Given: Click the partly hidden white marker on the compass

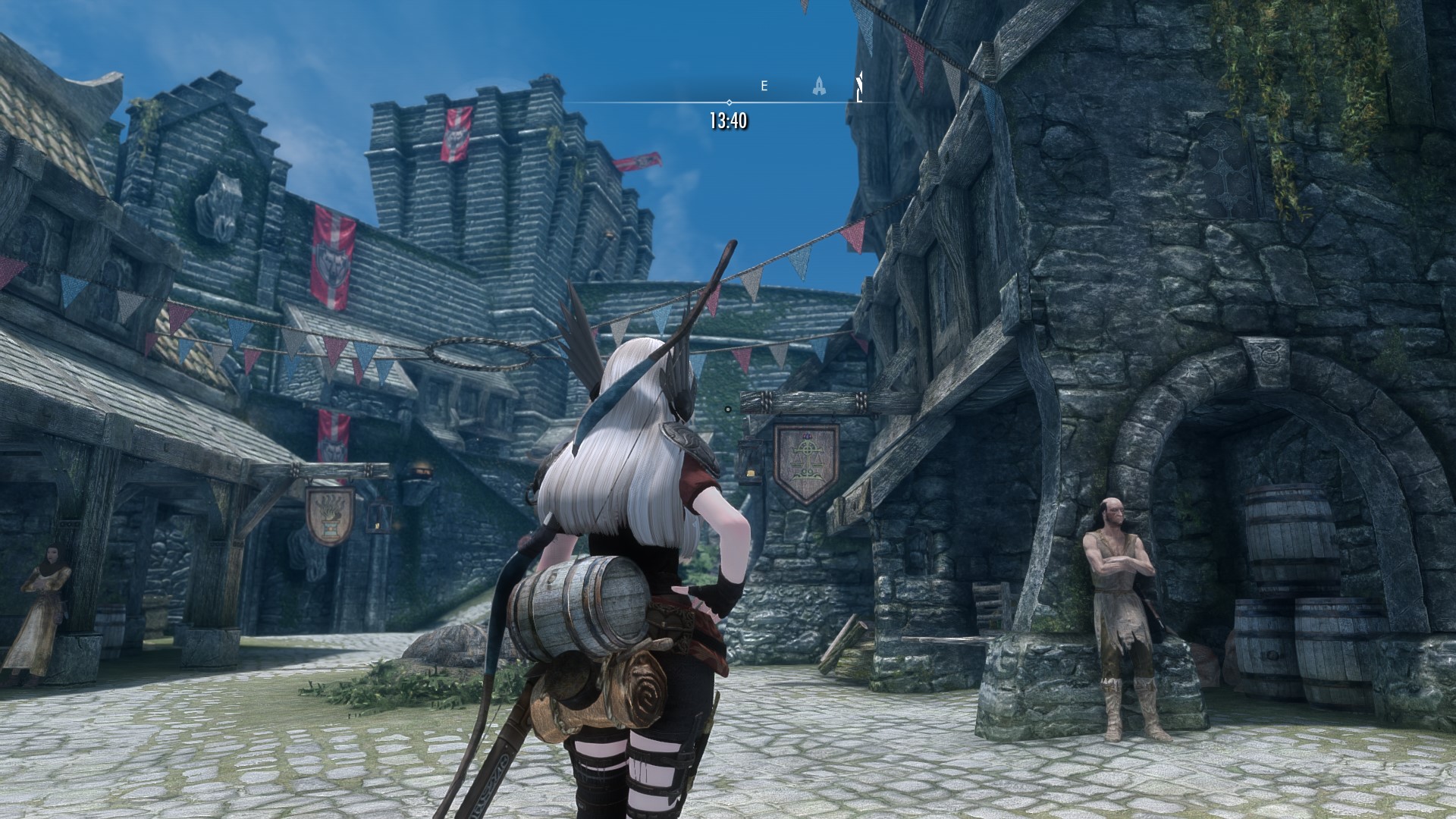Looking at the screenshot, I should point(860,86).
